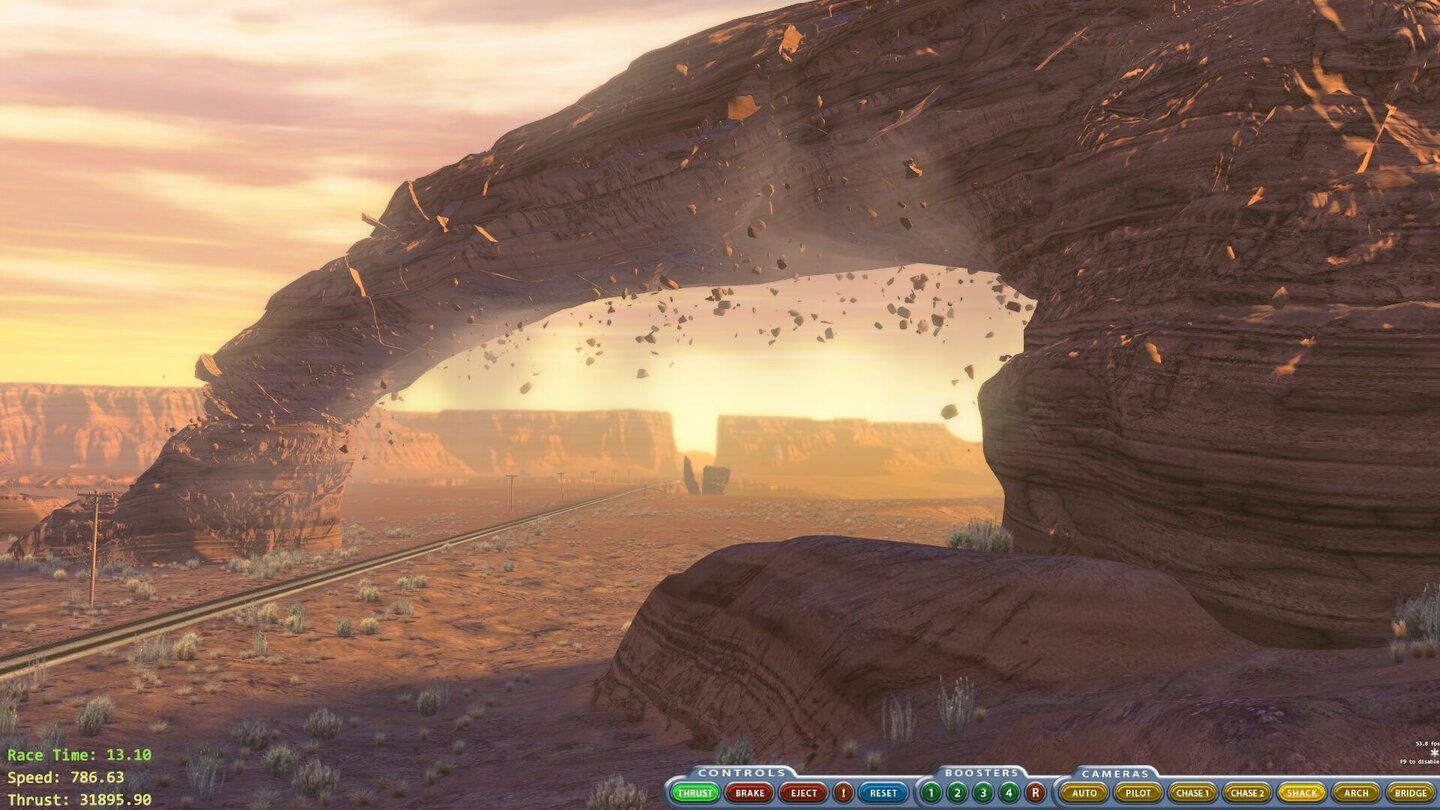1440x810 pixels.
Task: Click the BOOSTERS tab
Action: click(x=983, y=772)
